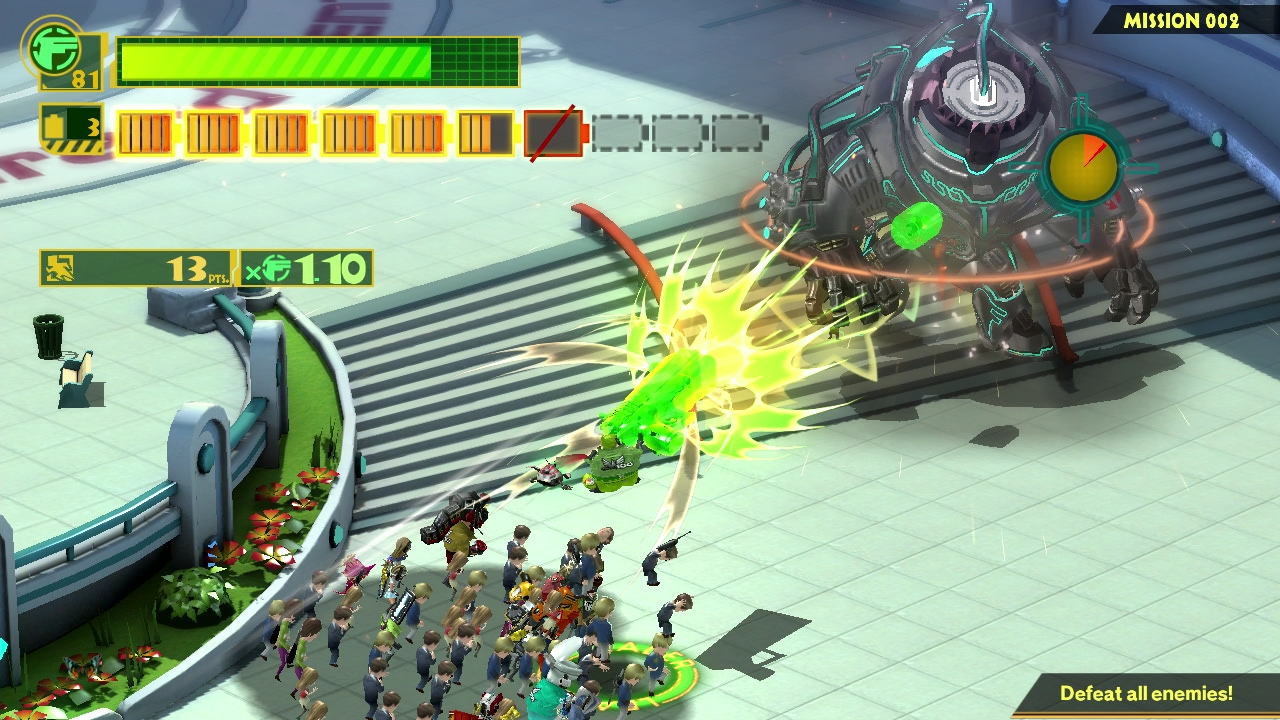Open the Mission 002 label
Screen dimensions: 1280x720
tap(1181, 20)
